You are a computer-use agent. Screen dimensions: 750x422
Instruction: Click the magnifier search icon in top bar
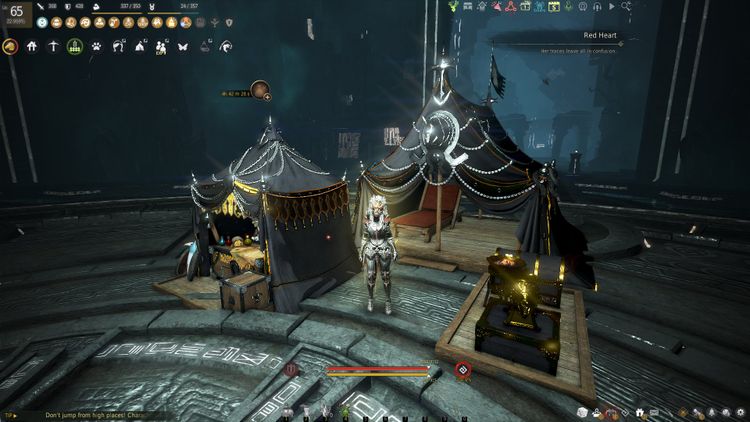pos(625,7)
